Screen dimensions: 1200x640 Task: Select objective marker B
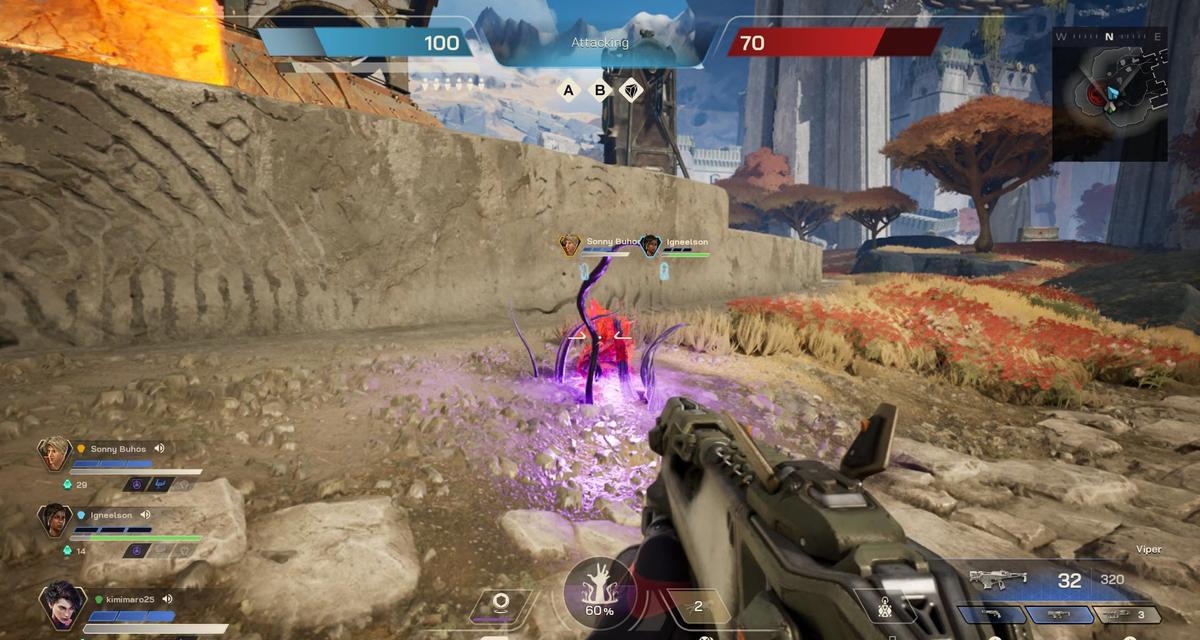click(x=600, y=91)
